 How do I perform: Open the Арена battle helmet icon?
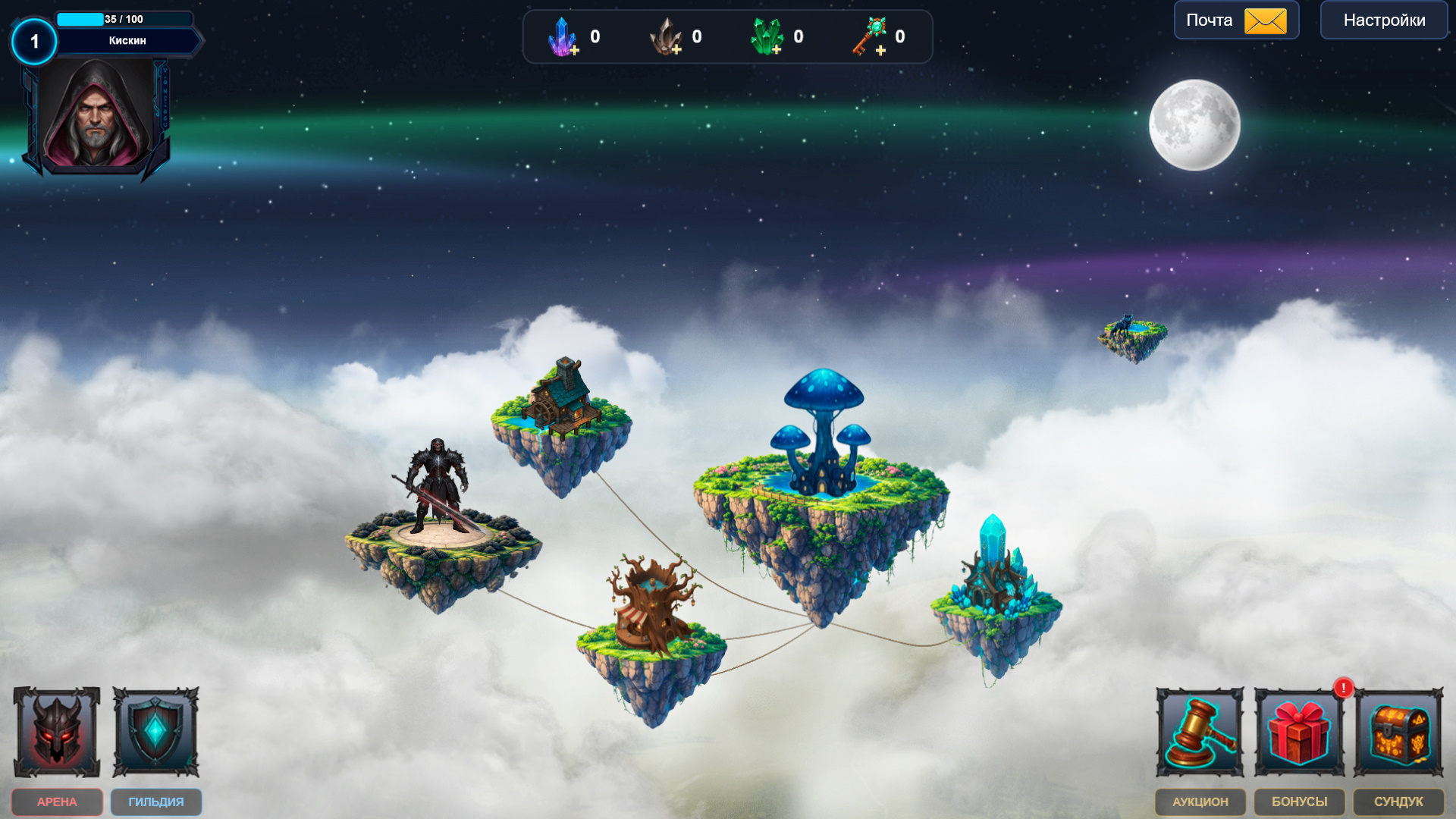56,733
